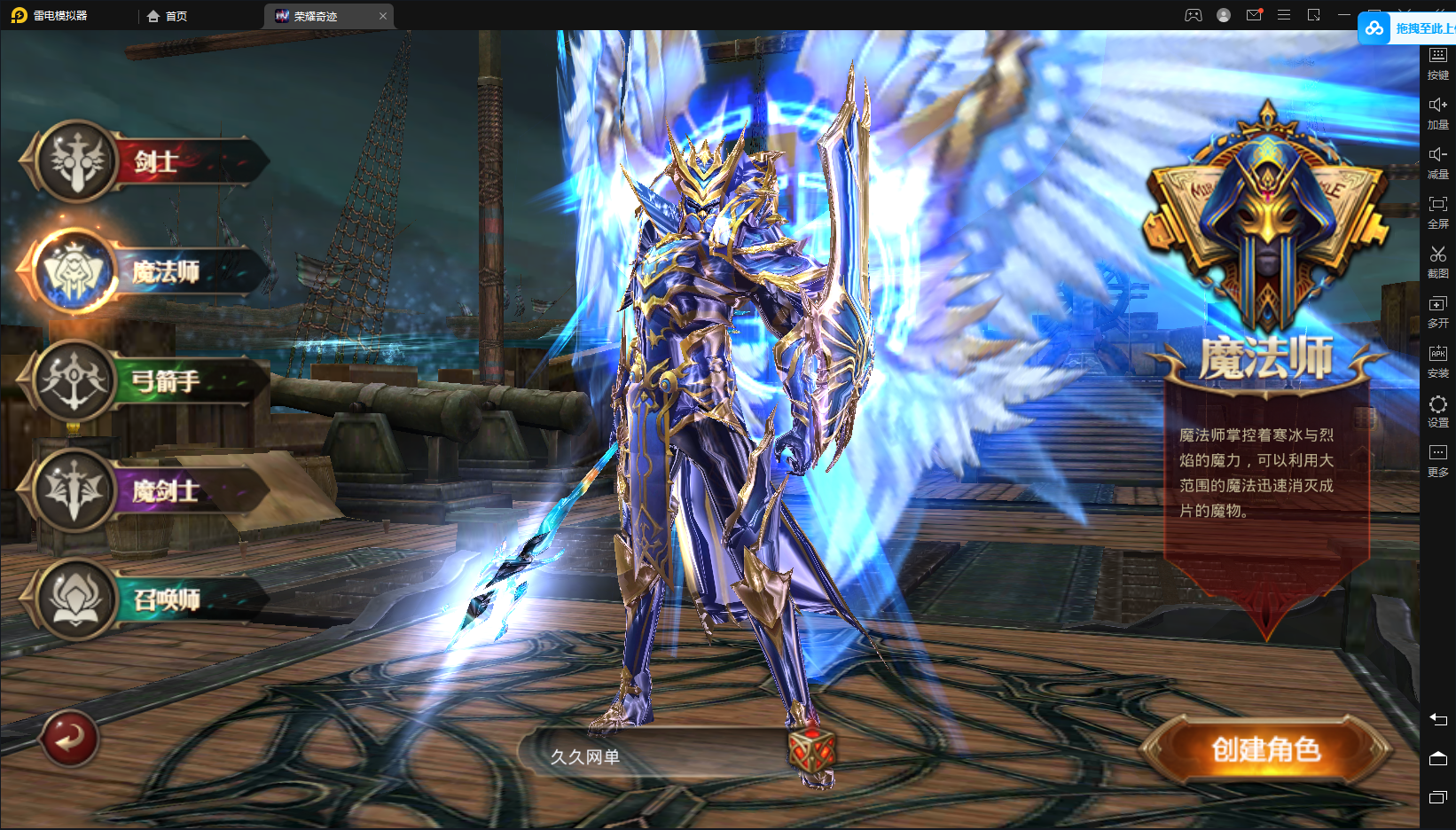Take a screenshot with 截图 tool
The height and width of the screenshot is (830, 1456).
tap(1437, 262)
